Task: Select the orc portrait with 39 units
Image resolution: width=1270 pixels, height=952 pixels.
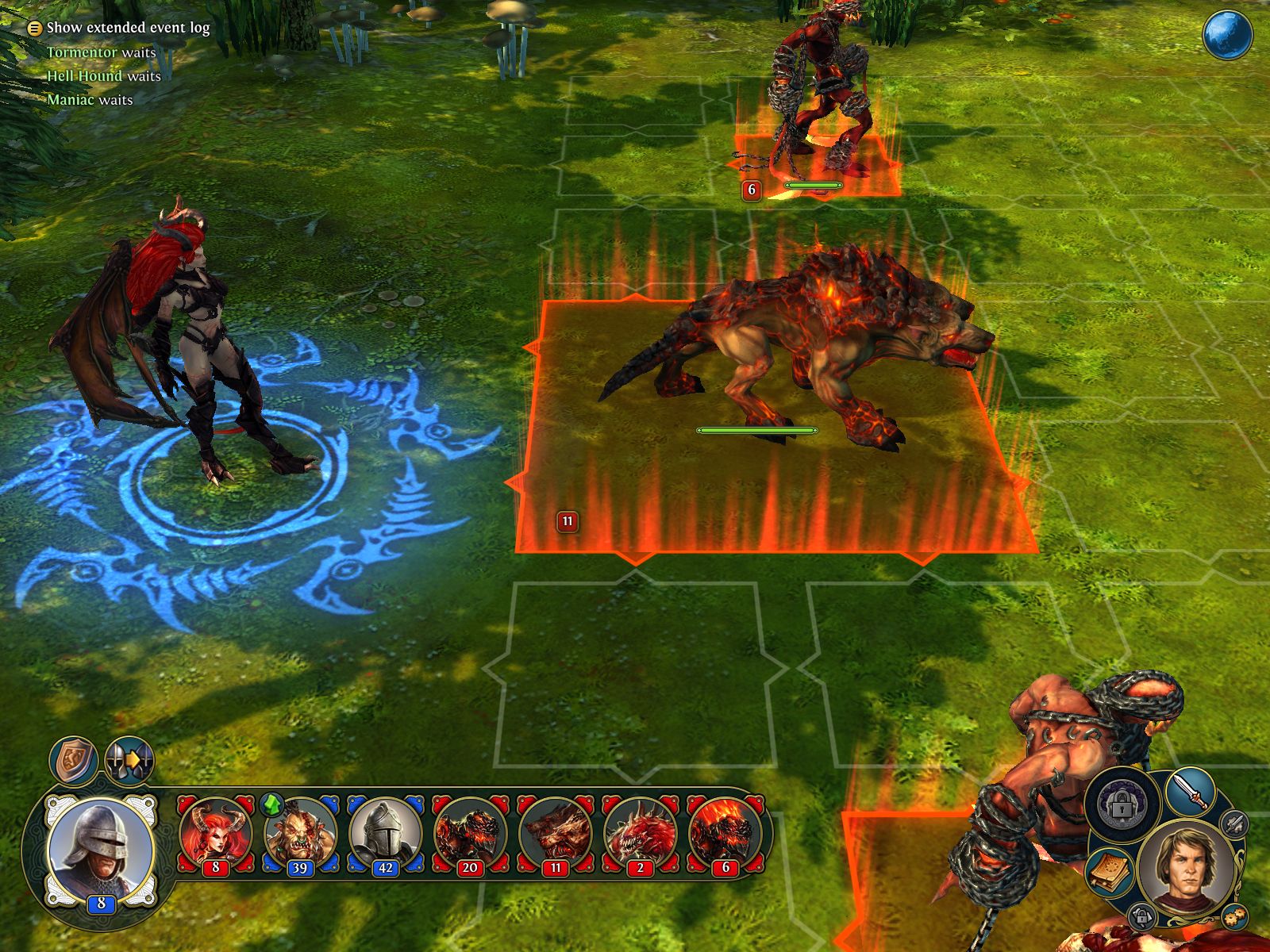Action: coord(300,835)
